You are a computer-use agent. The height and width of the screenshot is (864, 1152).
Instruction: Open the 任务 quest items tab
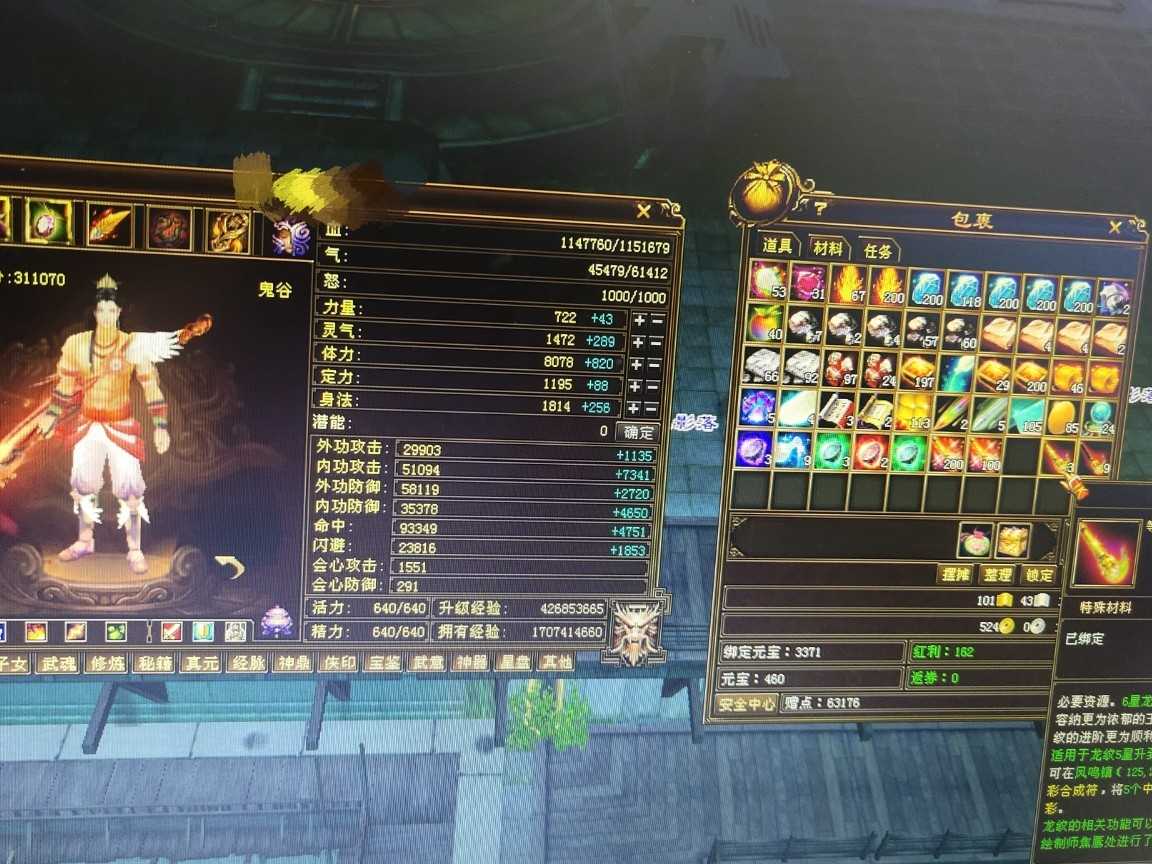tap(879, 252)
